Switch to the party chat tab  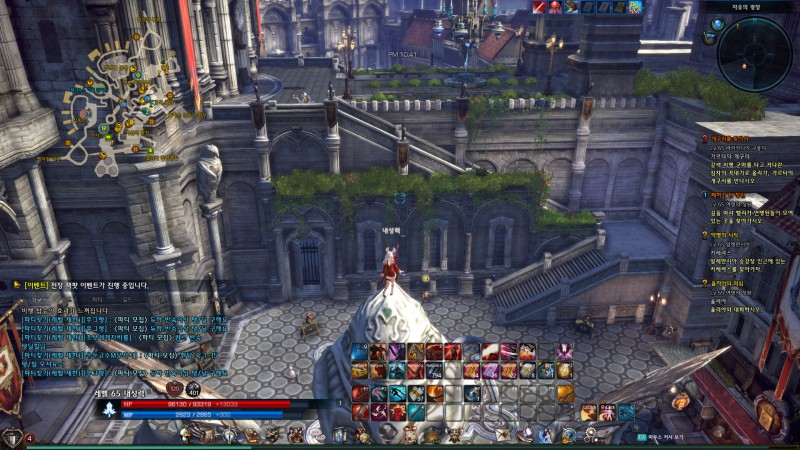coord(97,298)
